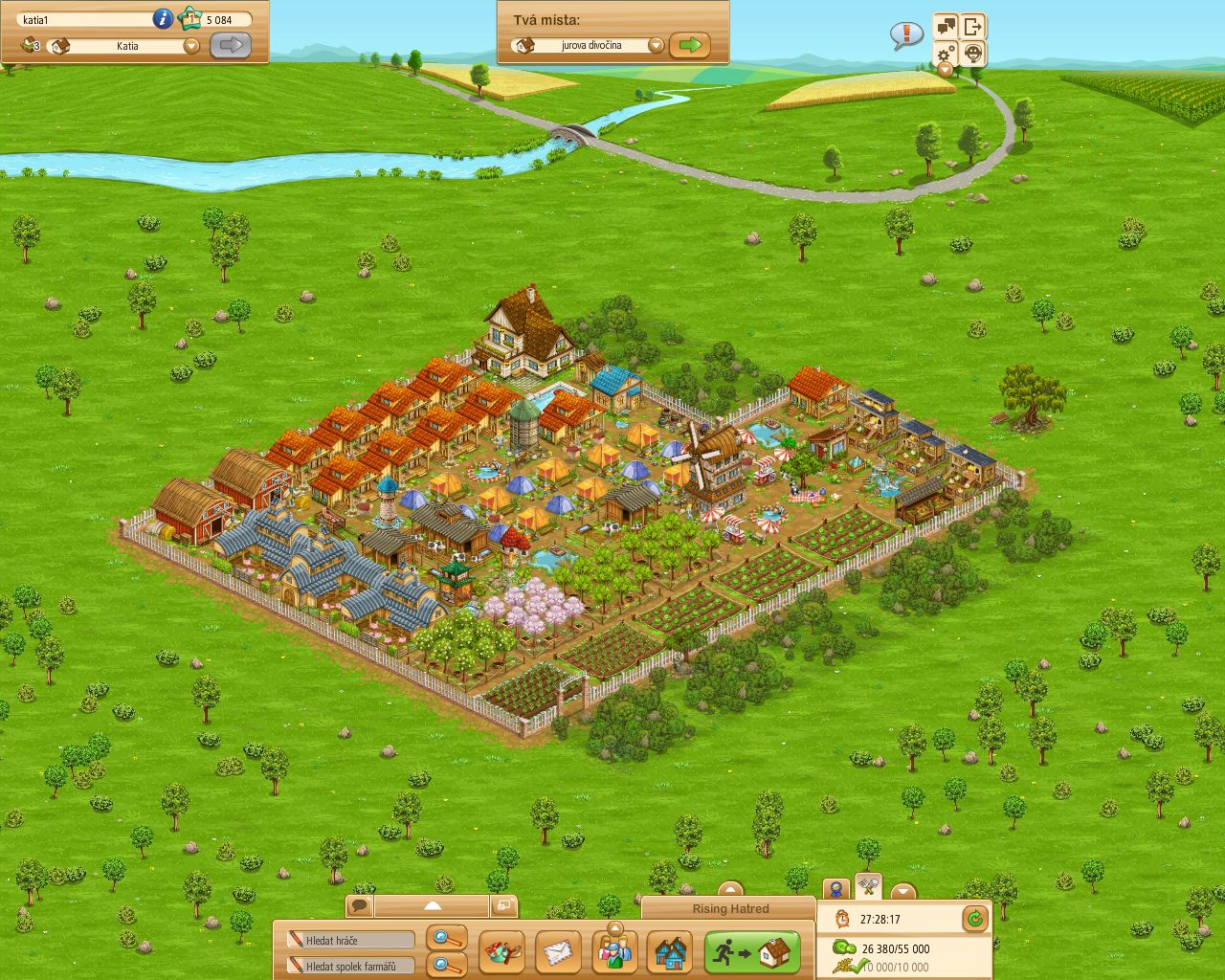
Task: Refresh the 27:28:17 timer with green arrows
Action: [x=973, y=918]
